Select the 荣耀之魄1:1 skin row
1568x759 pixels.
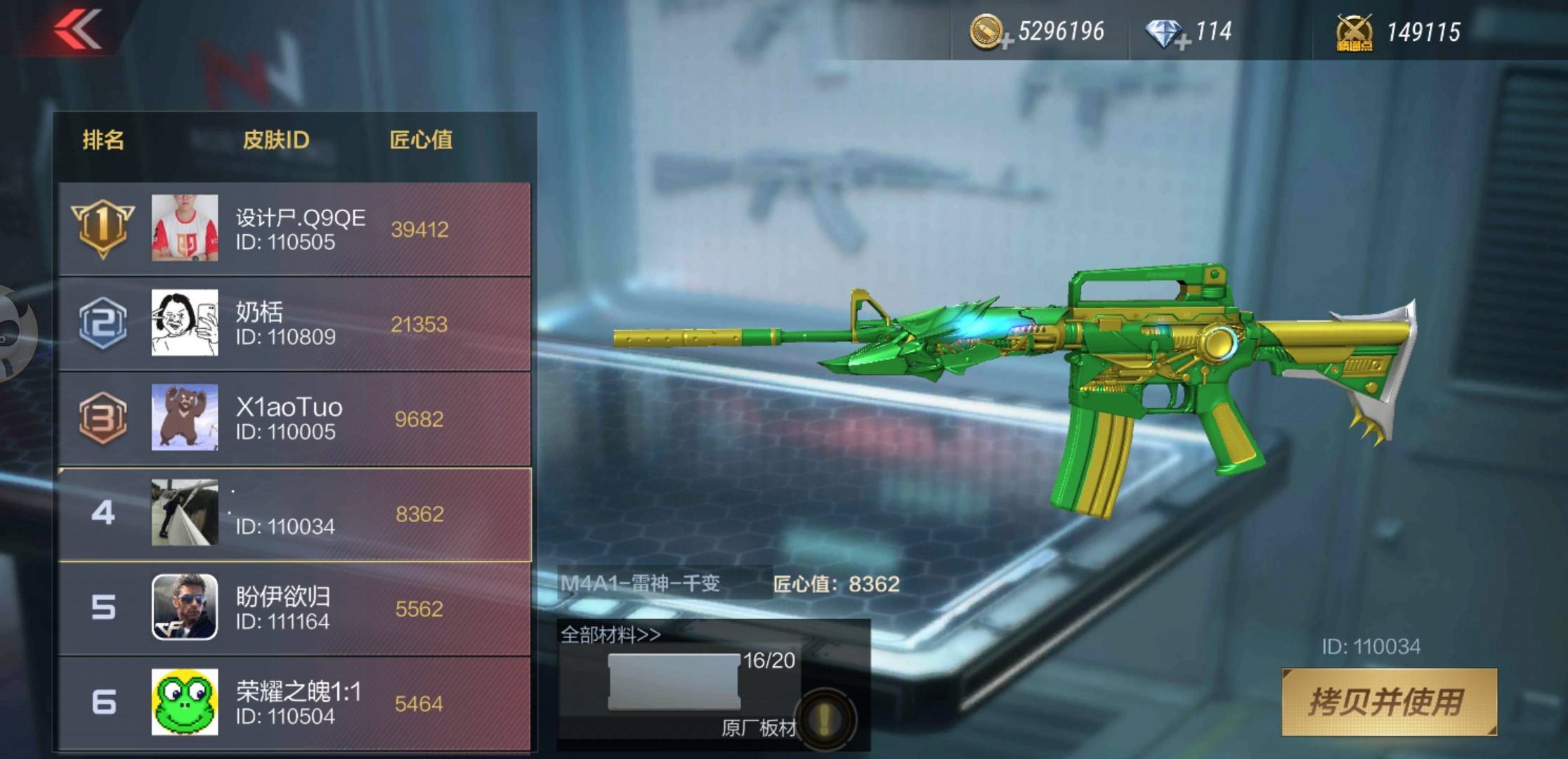pos(295,703)
